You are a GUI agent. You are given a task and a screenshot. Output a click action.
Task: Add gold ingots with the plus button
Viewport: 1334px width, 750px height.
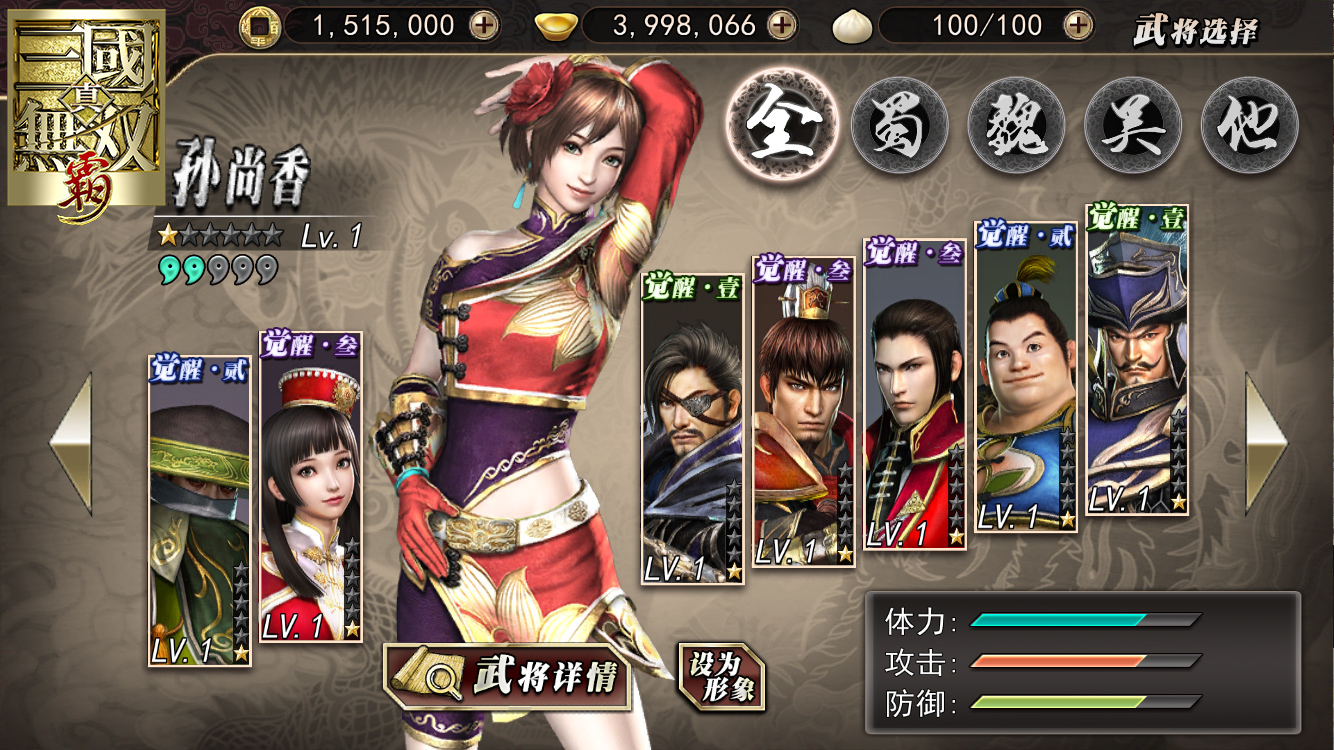coord(782,25)
